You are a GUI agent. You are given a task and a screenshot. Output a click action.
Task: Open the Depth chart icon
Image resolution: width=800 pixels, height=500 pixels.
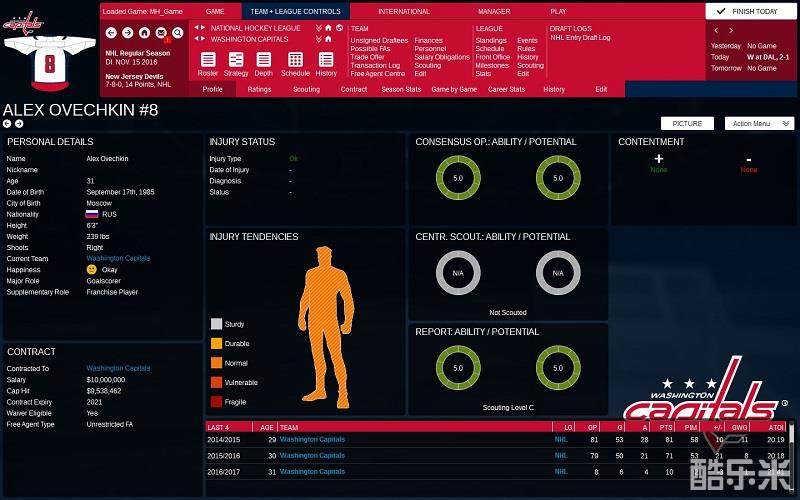coord(263,64)
